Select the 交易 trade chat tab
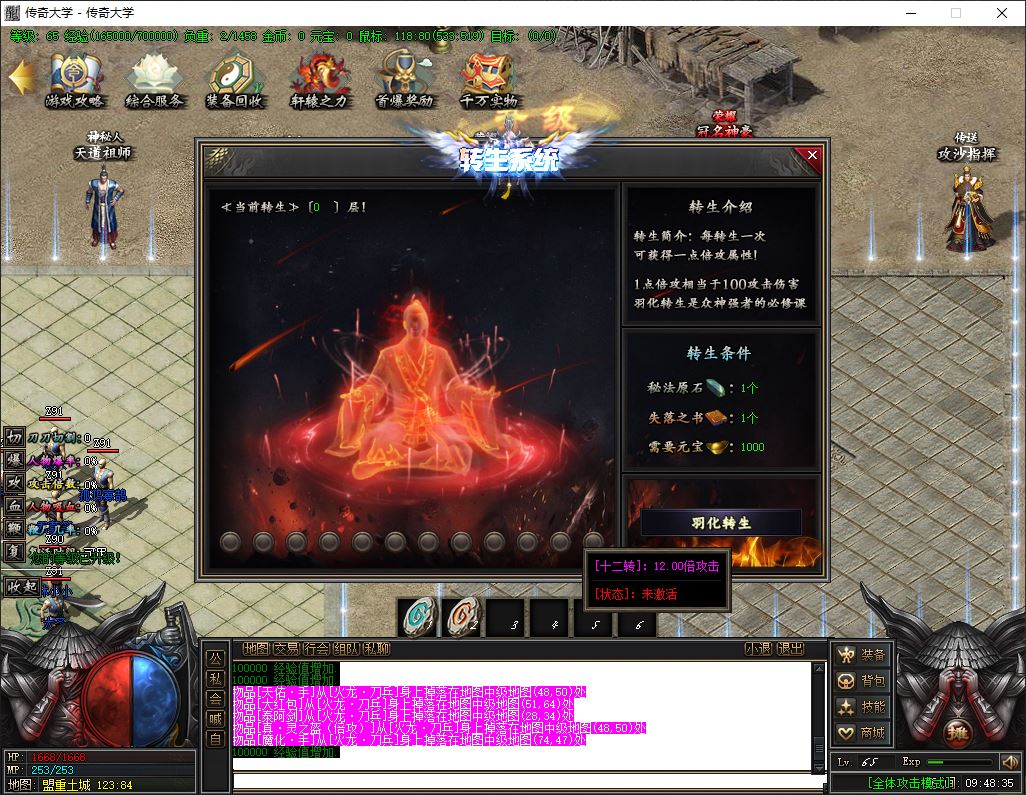The width and height of the screenshot is (1026, 795). (x=287, y=649)
